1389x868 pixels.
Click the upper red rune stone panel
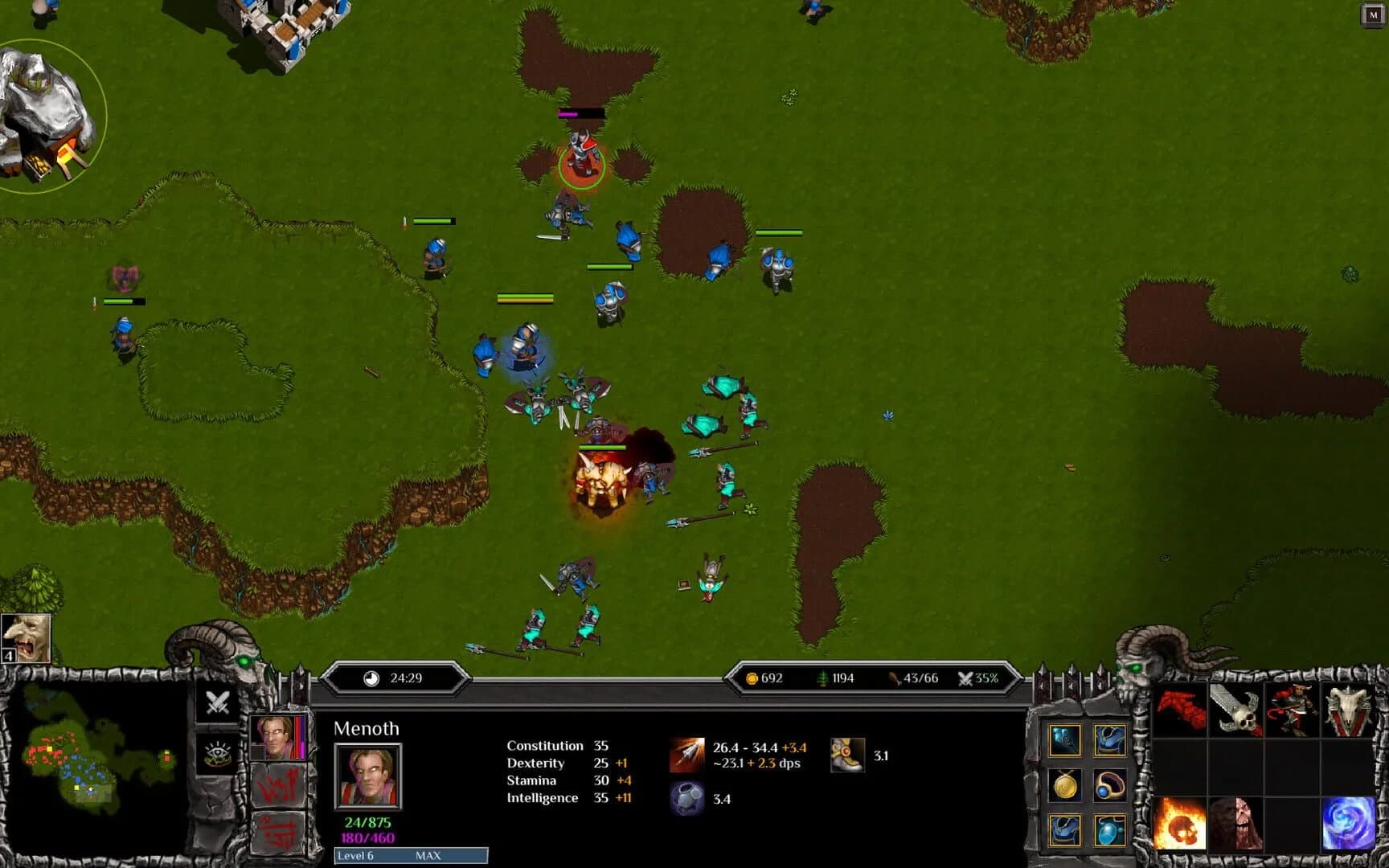coord(278,784)
